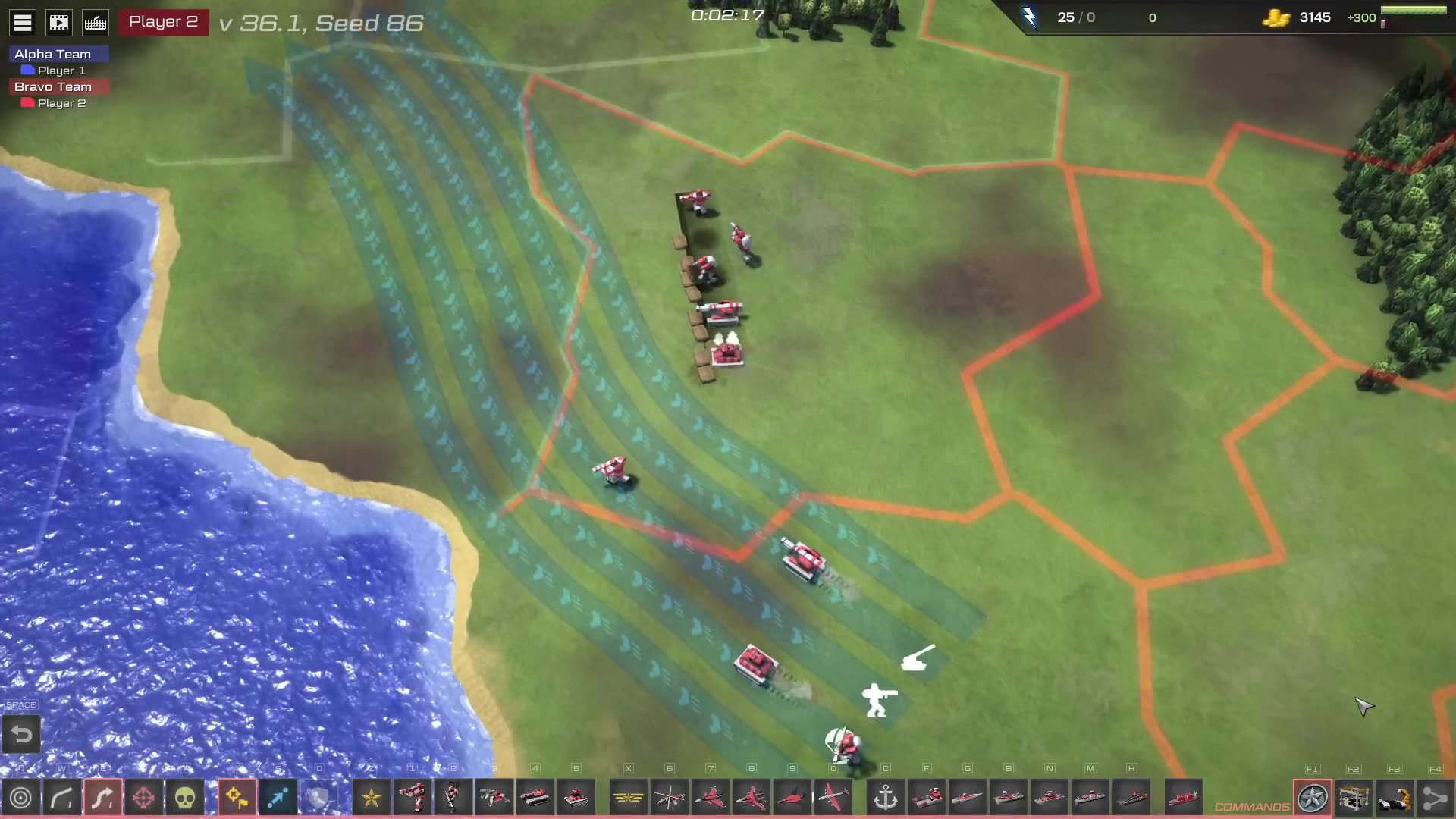Image resolution: width=1456 pixels, height=819 pixels.
Task: Open the share nodes tab
Action: tap(1435, 798)
